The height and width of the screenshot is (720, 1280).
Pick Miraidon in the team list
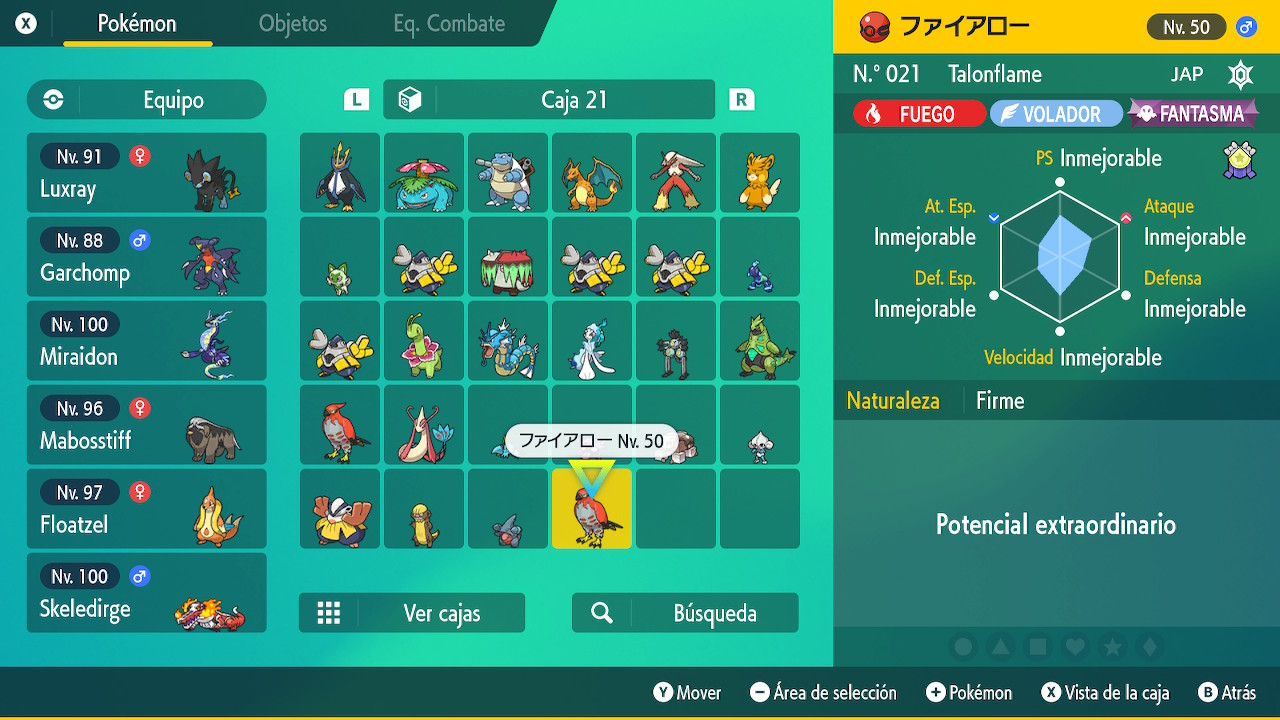point(147,341)
